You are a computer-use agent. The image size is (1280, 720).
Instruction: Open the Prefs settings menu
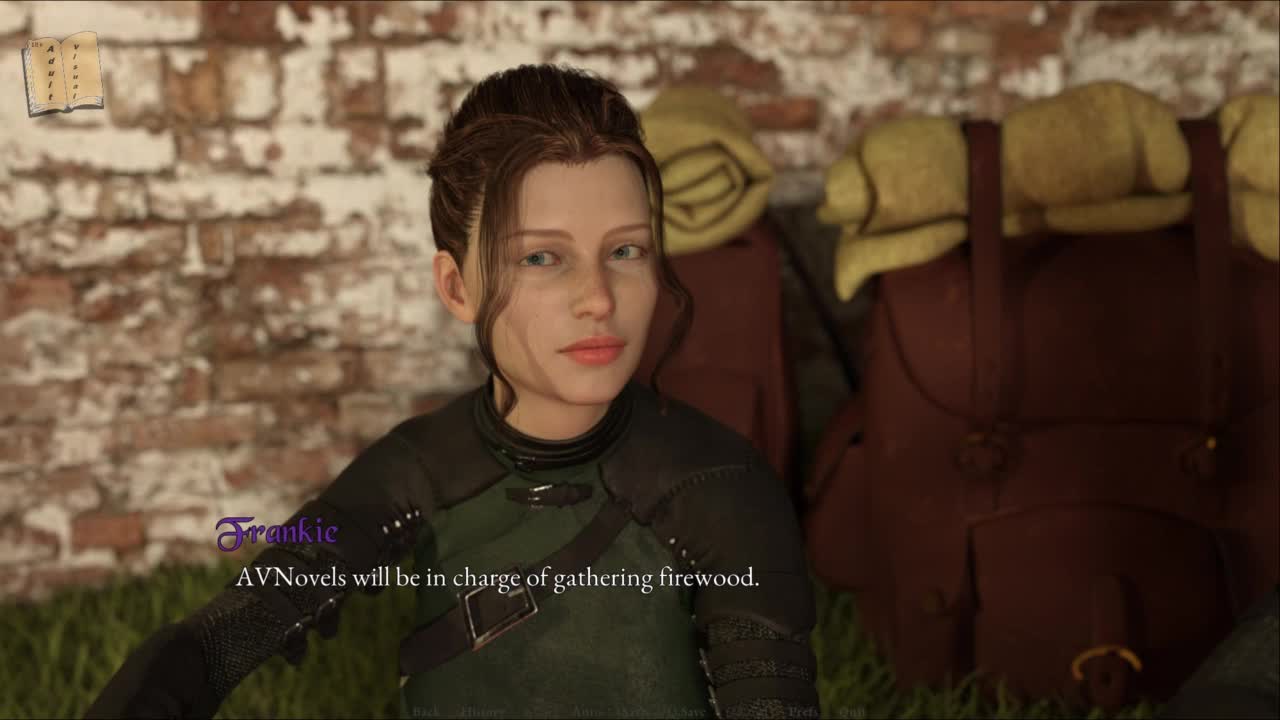pyautogui.click(x=803, y=712)
